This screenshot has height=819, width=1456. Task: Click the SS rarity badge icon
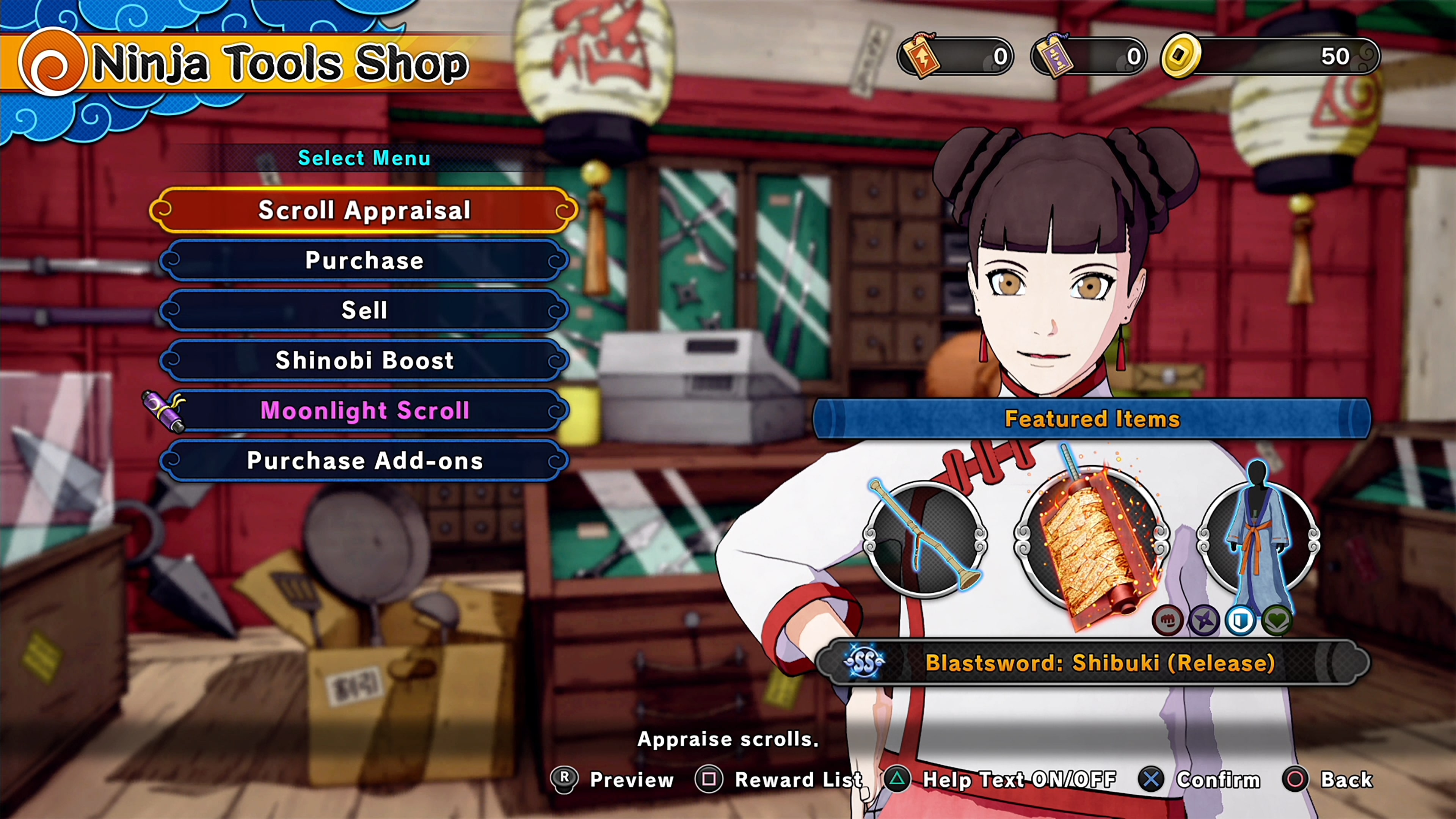click(x=864, y=662)
